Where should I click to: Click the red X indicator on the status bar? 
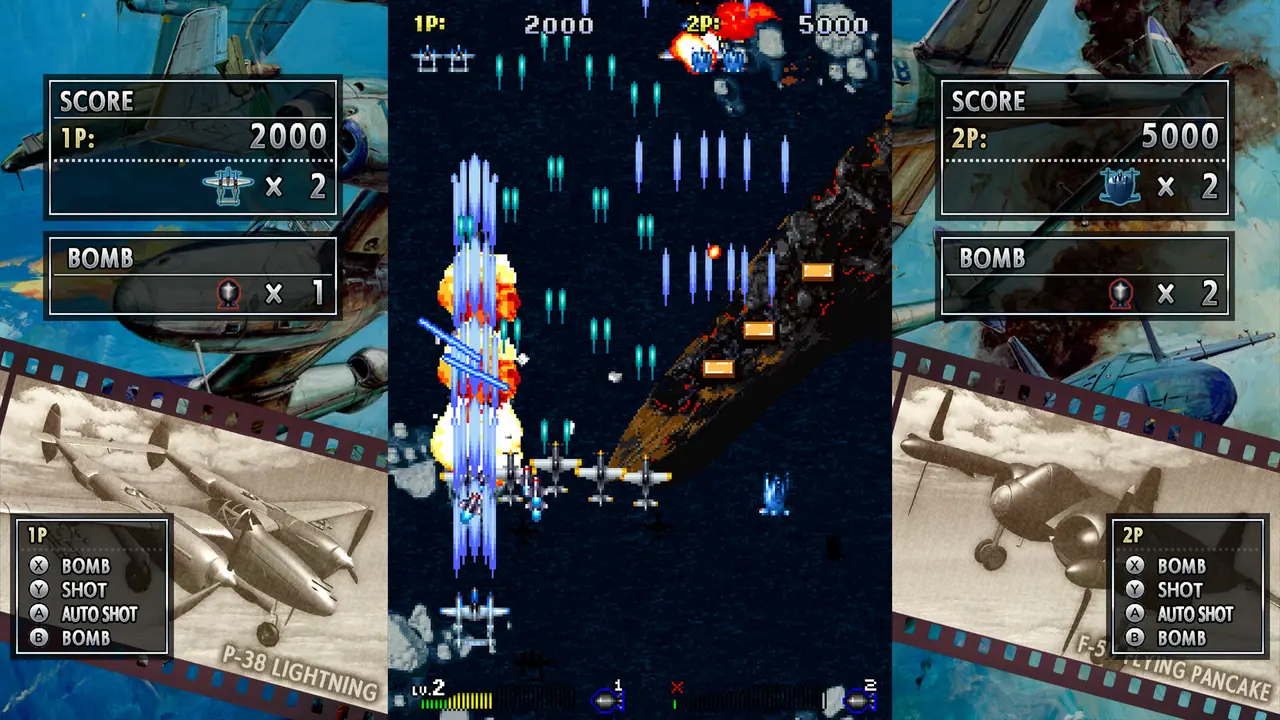[679, 686]
